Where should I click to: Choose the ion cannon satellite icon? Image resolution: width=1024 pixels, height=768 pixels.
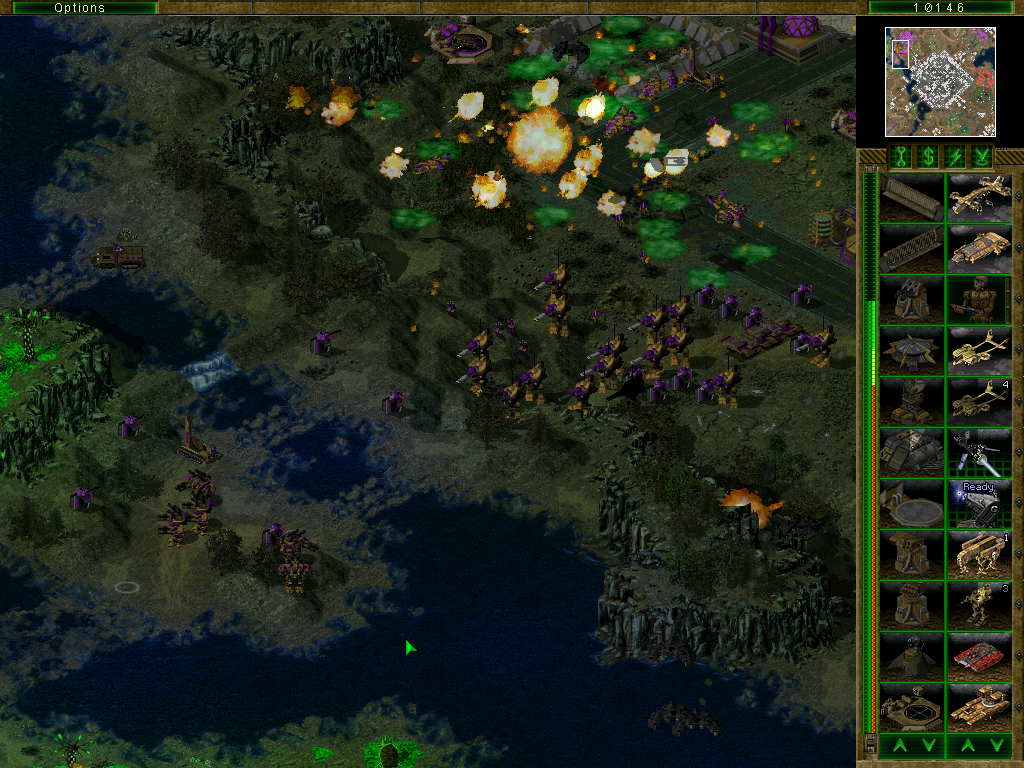click(x=979, y=453)
